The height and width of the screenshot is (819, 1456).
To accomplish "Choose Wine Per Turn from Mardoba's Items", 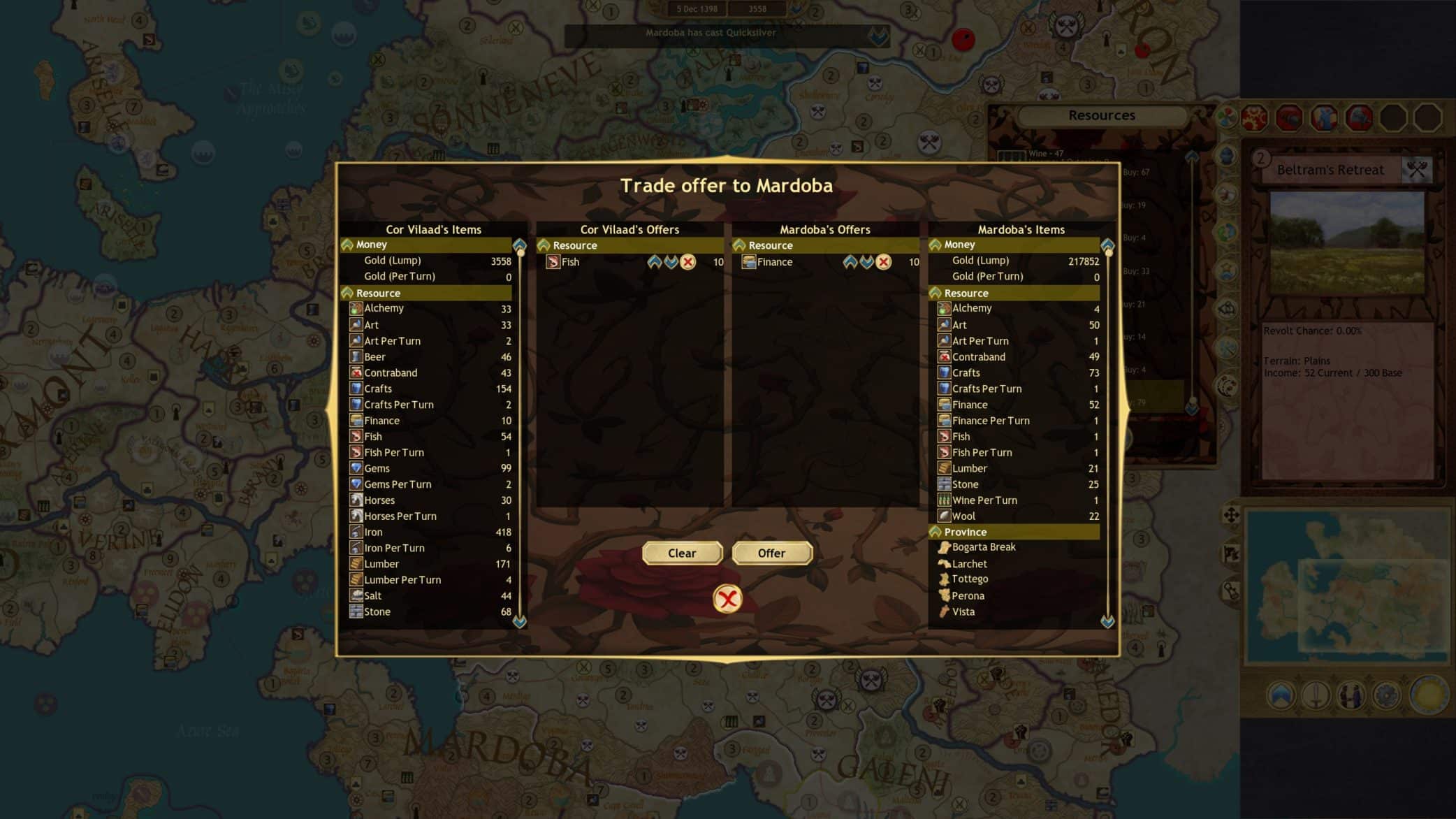I will tap(984, 500).
